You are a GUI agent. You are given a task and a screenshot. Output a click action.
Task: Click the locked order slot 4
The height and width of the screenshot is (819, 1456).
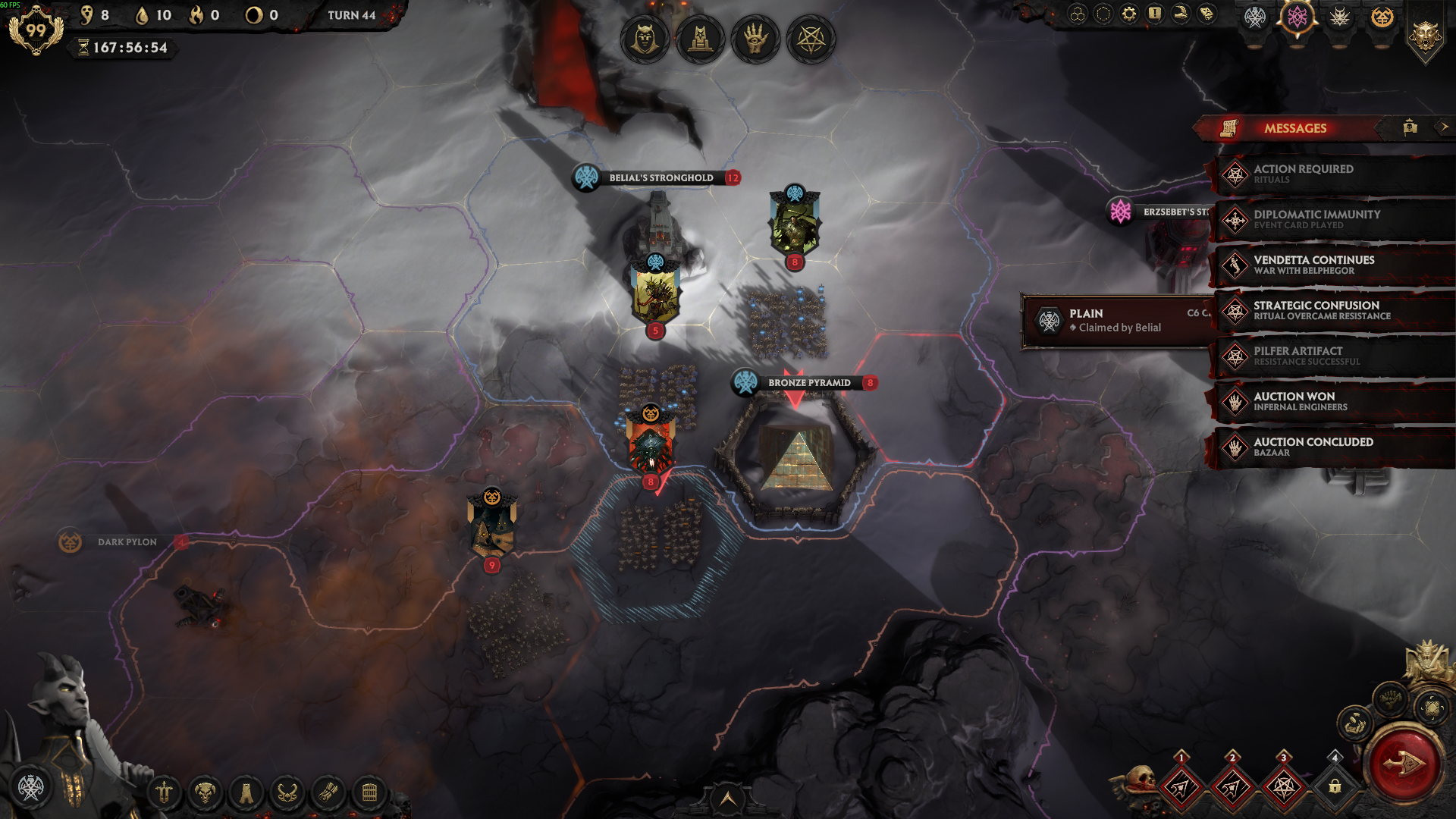click(x=1335, y=787)
